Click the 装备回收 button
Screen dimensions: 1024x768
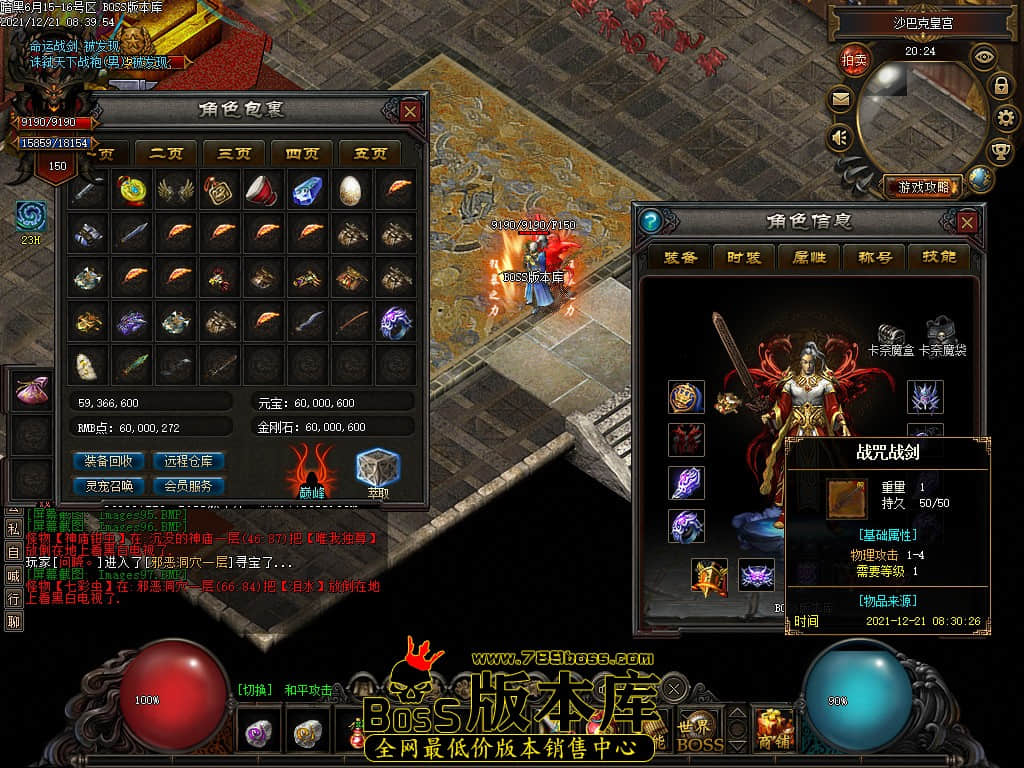coord(108,461)
